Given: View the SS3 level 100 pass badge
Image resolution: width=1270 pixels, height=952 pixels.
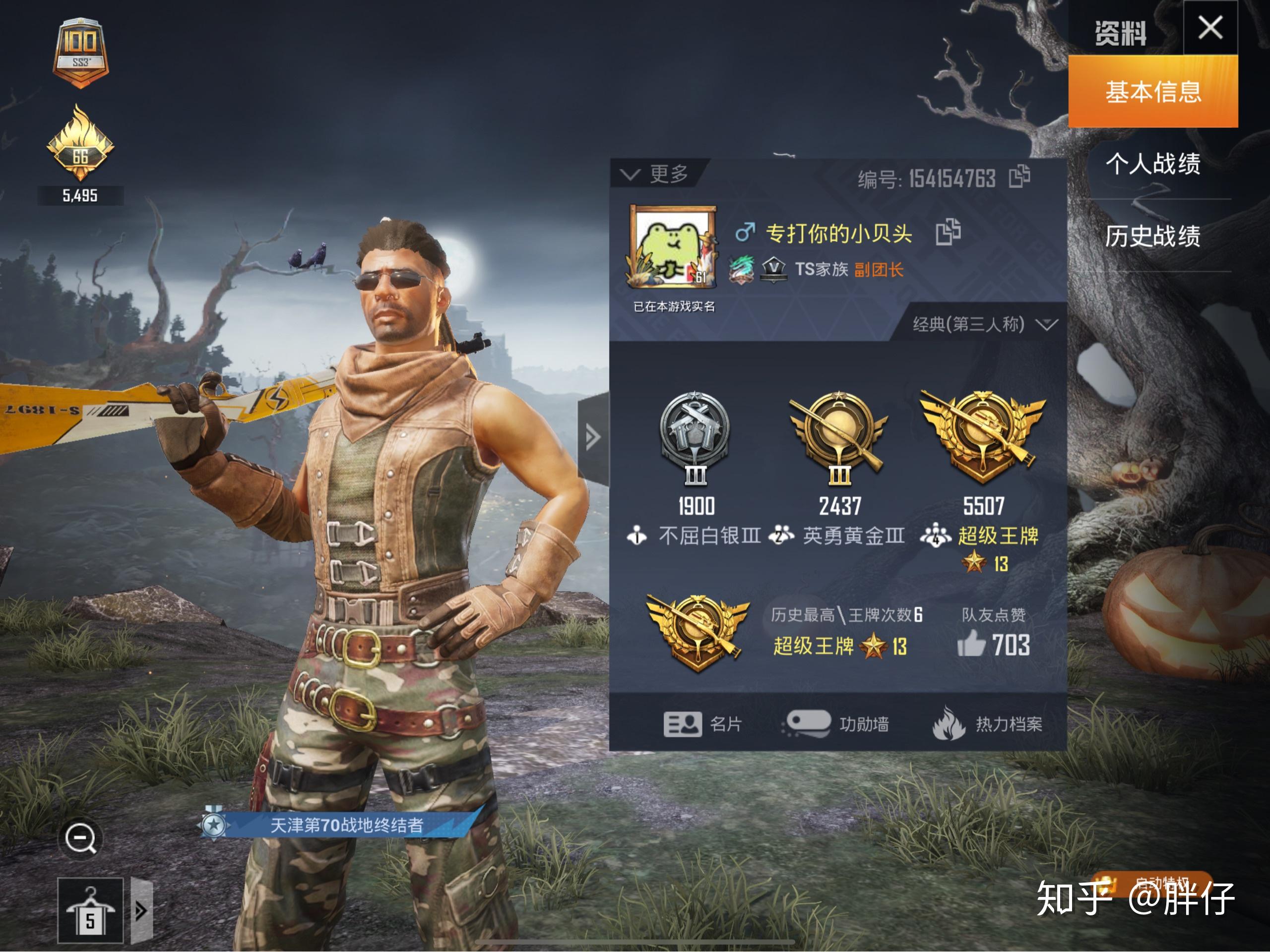Looking at the screenshot, I should [80, 53].
